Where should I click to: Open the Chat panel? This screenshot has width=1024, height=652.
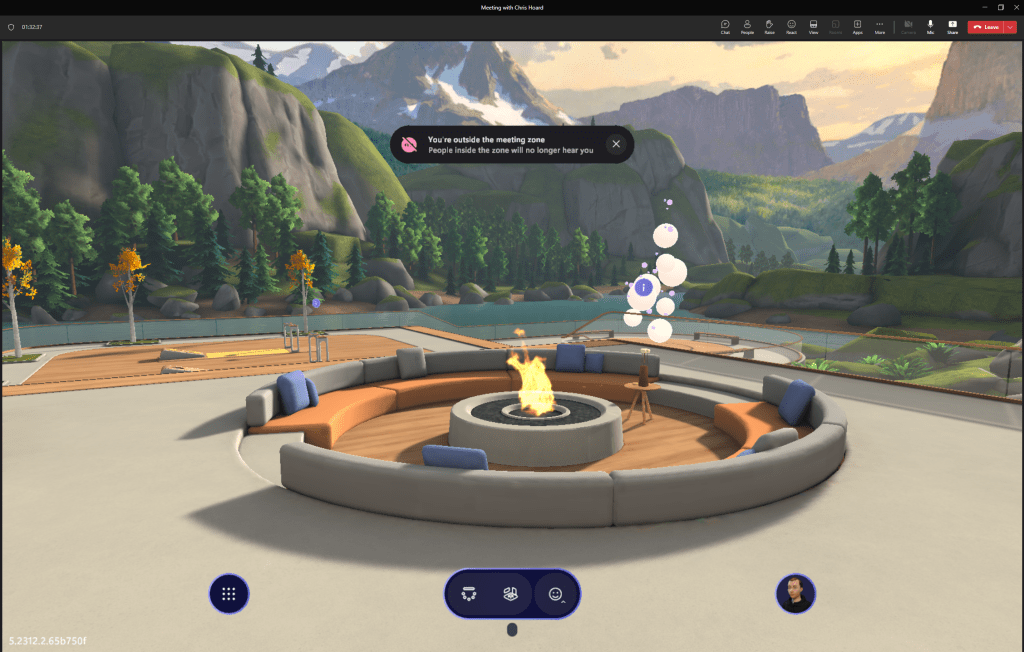(725, 26)
